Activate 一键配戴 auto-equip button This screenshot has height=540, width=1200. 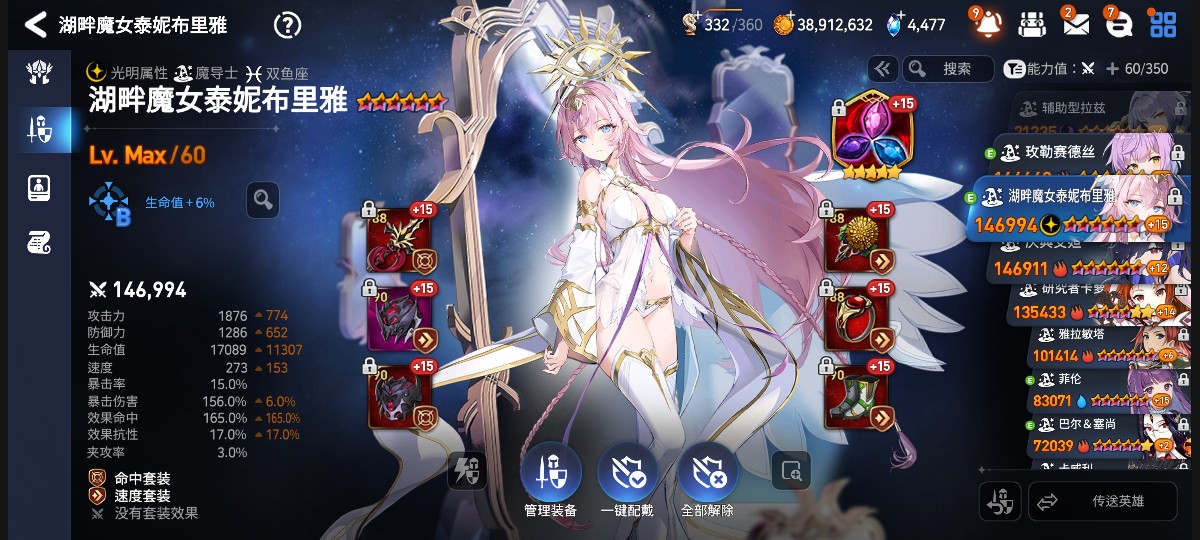[x=627, y=478]
